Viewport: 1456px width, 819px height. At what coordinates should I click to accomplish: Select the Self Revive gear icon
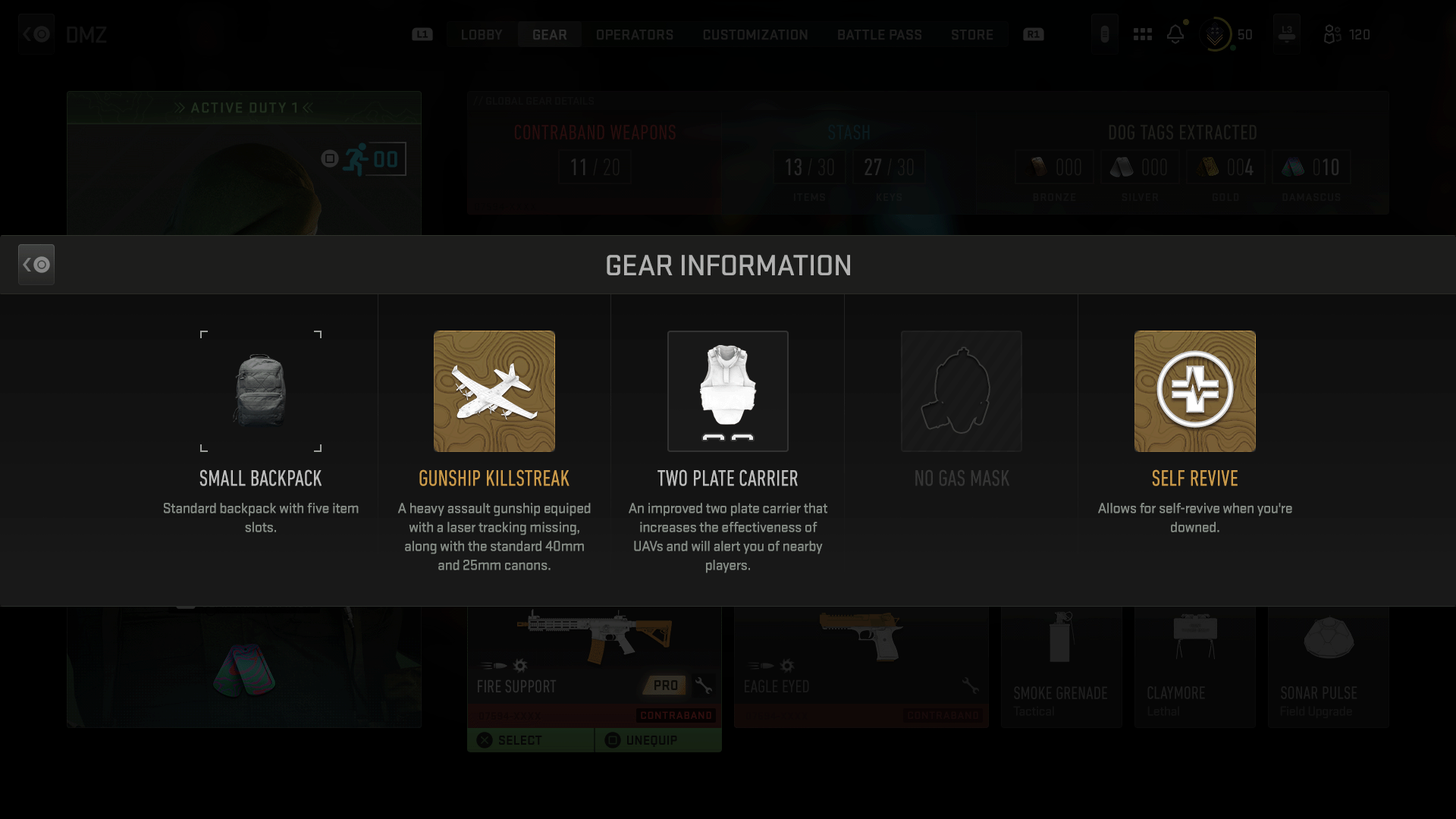click(1194, 391)
